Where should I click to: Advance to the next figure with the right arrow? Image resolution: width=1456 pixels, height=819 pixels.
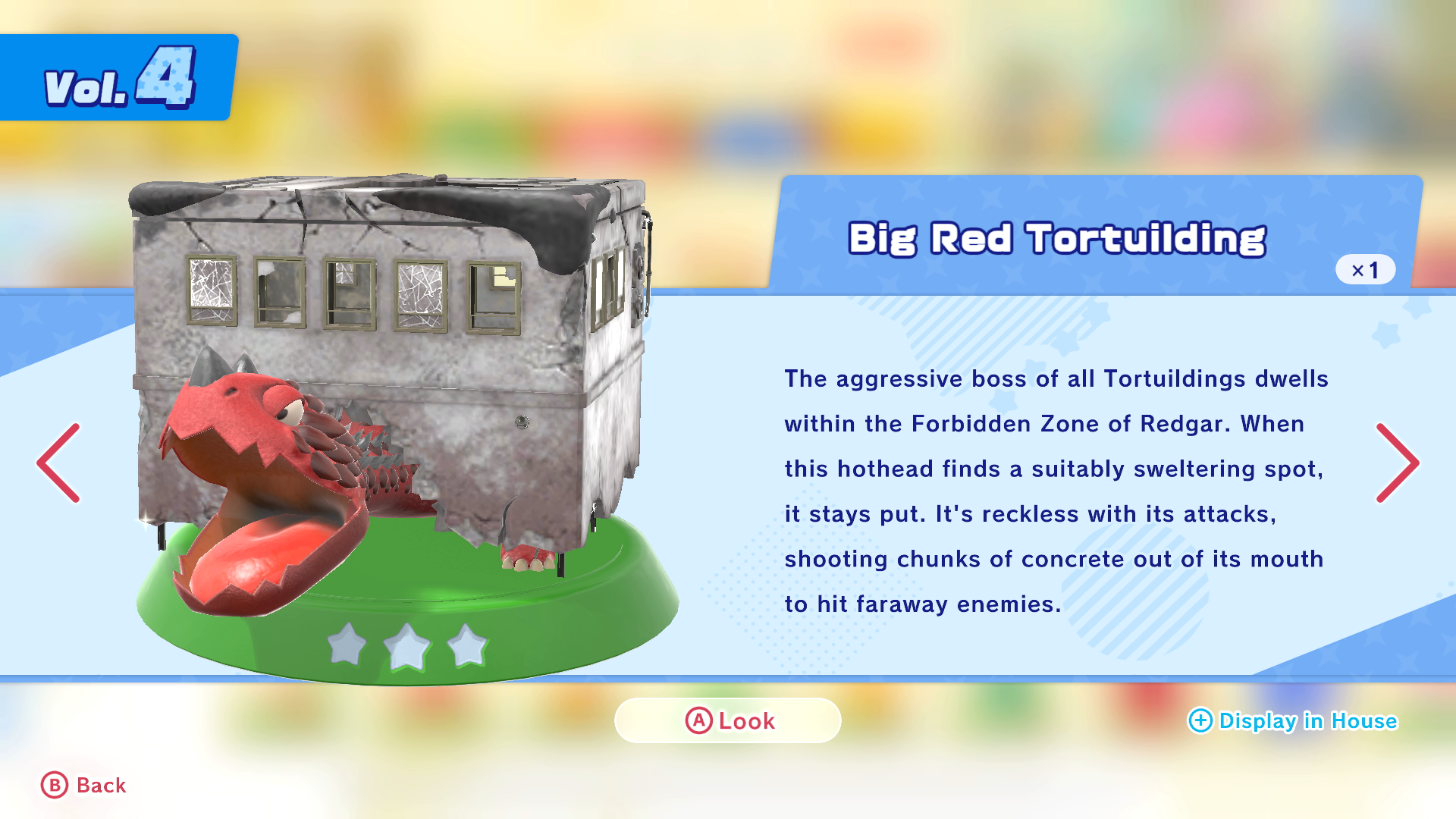coord(1397,463)
